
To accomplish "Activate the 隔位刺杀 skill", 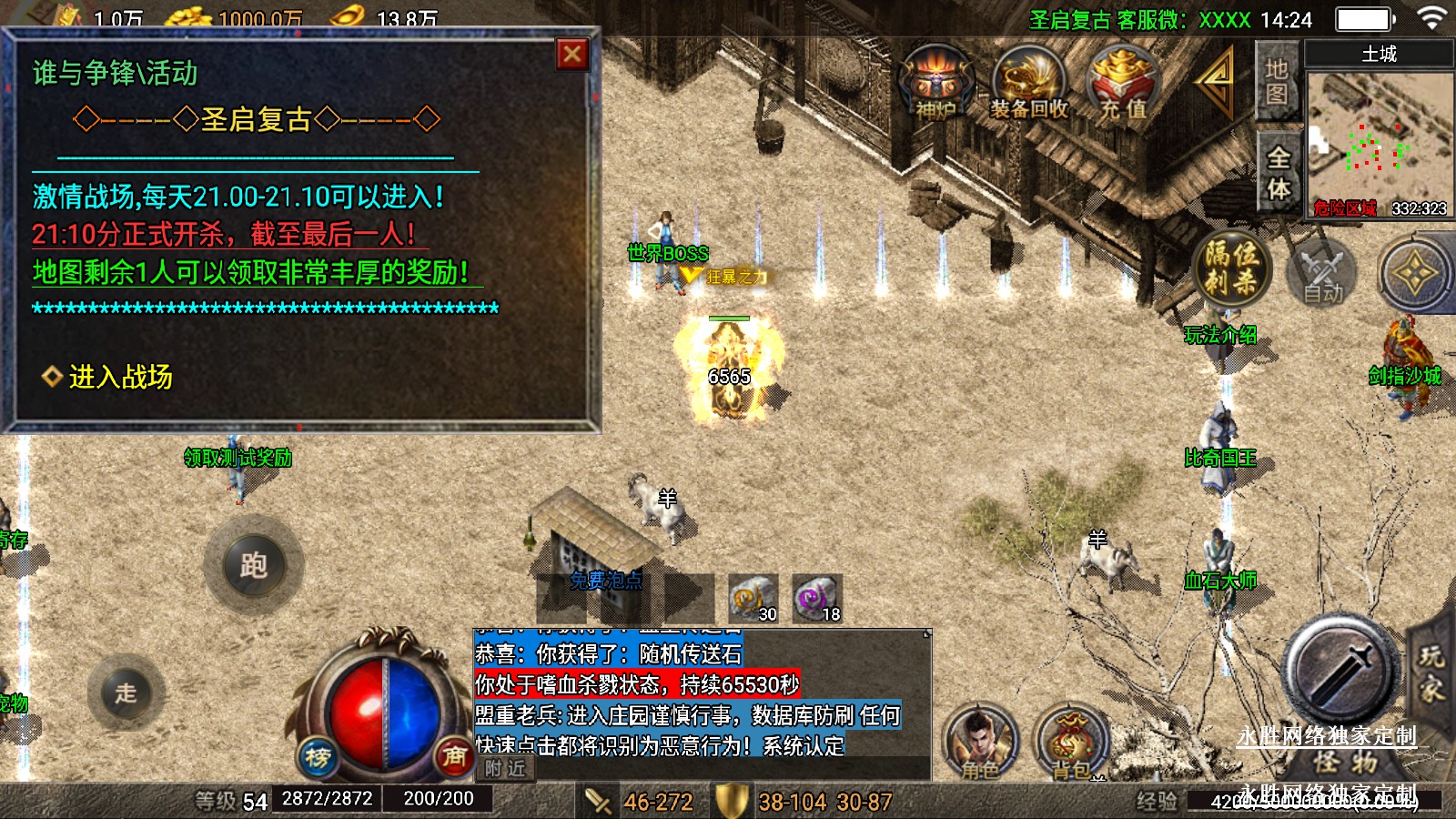I will click(1230, 268).
